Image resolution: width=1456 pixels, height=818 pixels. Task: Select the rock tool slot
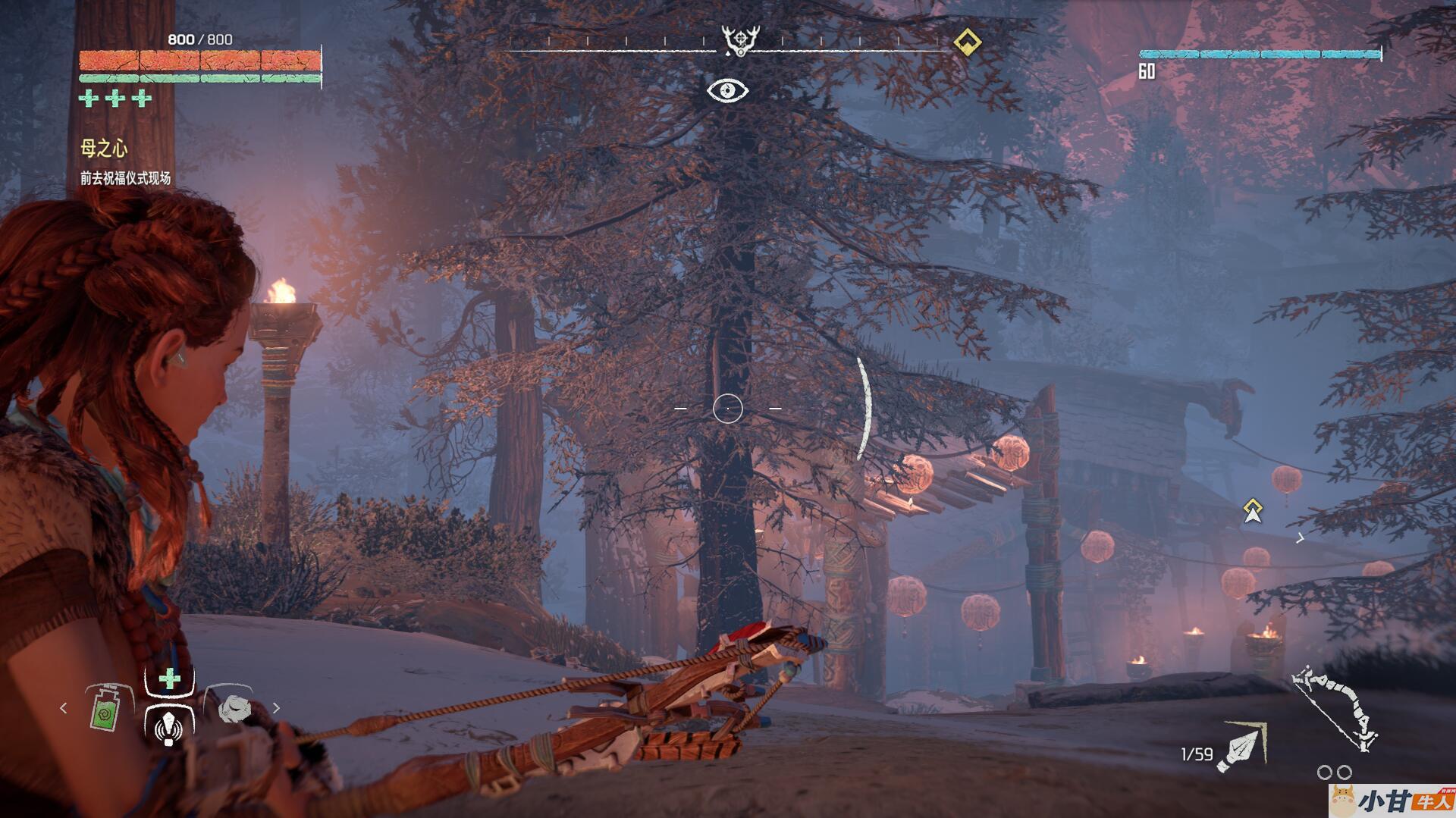(233, 708)
